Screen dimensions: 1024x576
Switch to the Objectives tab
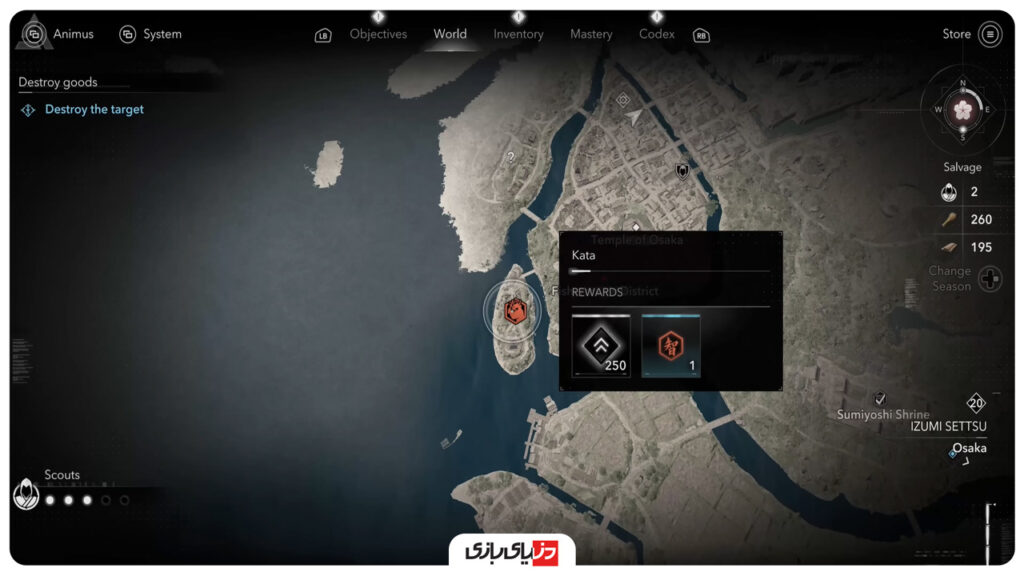378,34
